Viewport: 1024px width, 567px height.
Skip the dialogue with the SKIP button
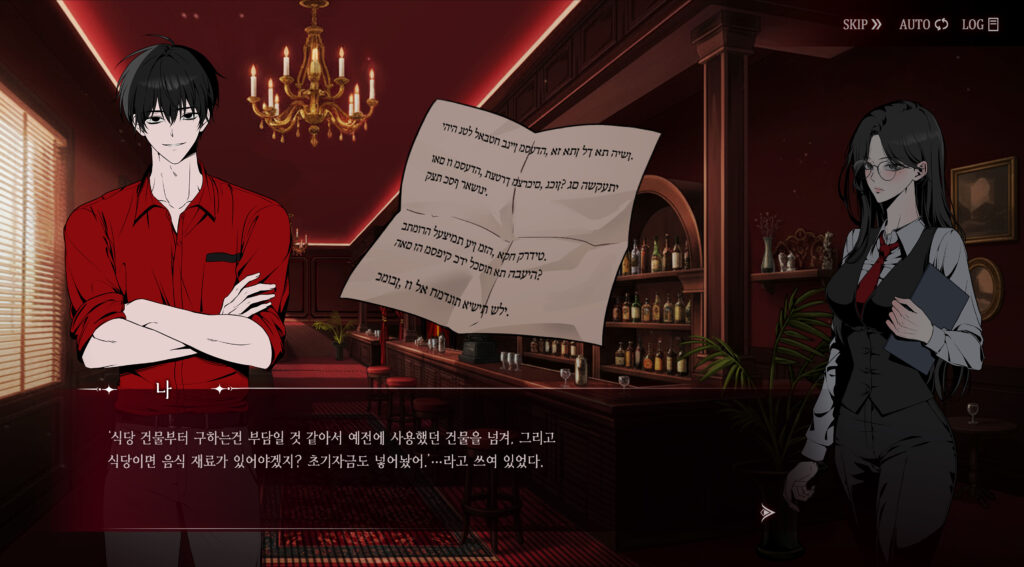point(862,24)
